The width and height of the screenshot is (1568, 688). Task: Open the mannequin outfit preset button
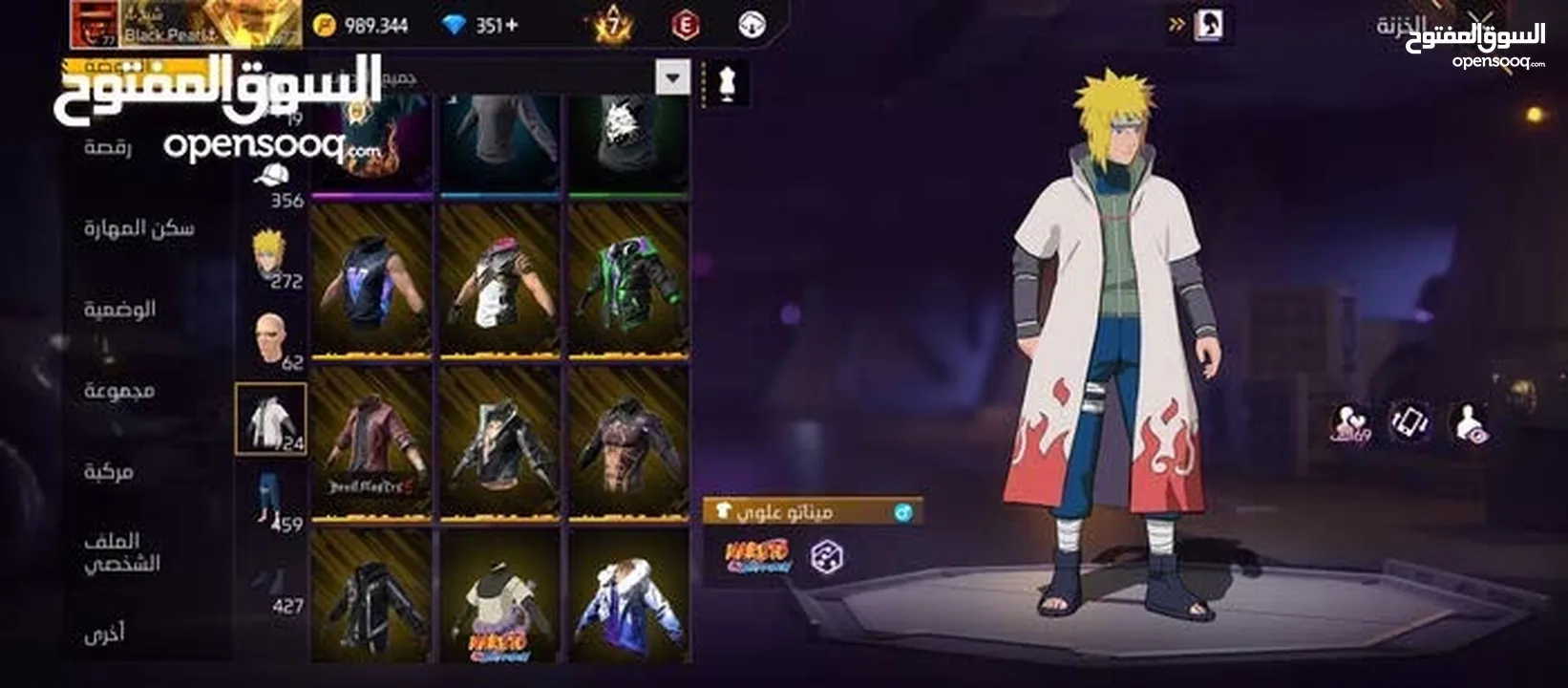point(726,82)
